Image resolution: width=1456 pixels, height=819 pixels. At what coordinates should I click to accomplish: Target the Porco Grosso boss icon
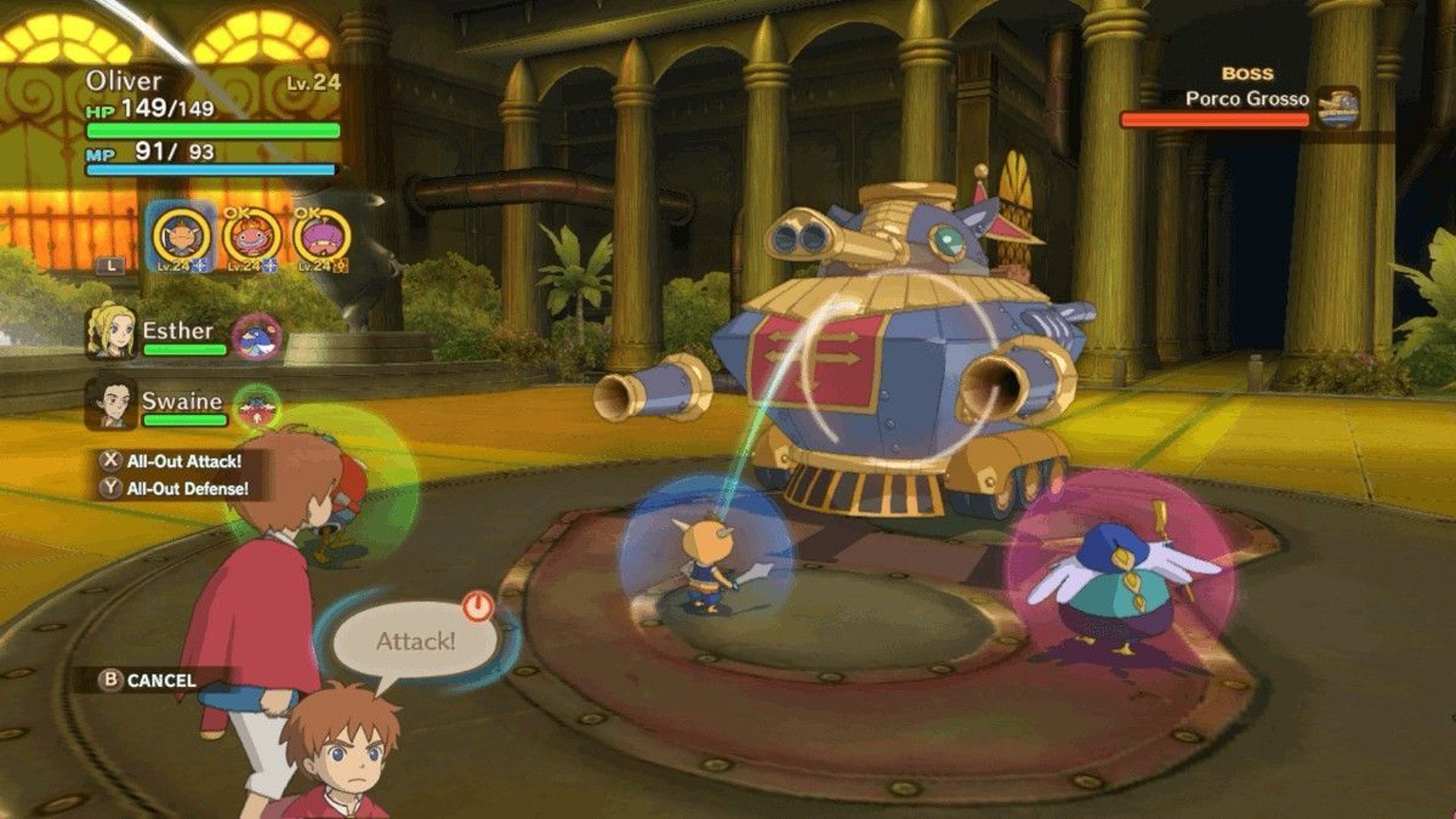(1337, 108)
